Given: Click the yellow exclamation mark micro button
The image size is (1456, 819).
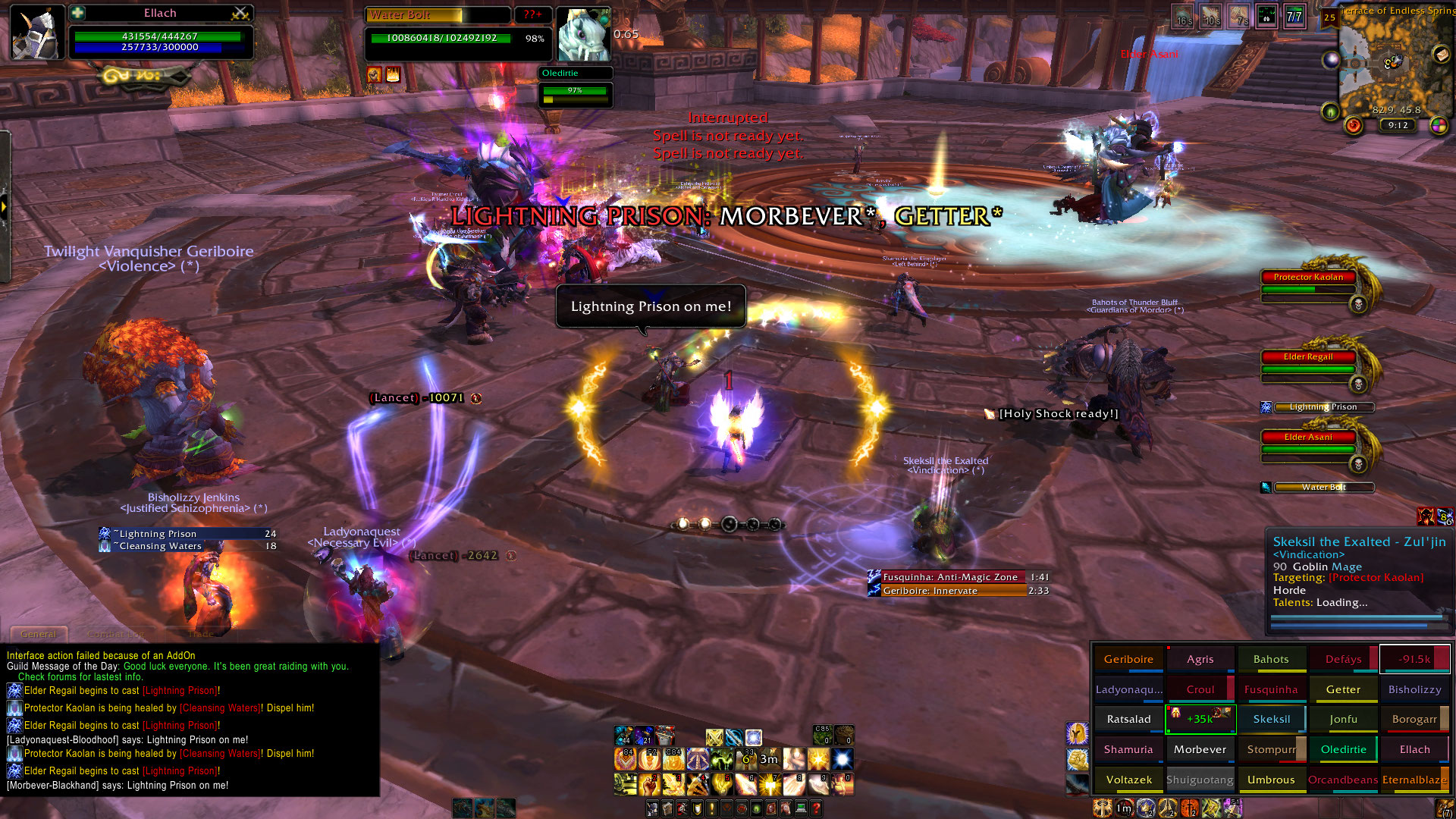Looking at the screenshot, I should tap(711, 809).
